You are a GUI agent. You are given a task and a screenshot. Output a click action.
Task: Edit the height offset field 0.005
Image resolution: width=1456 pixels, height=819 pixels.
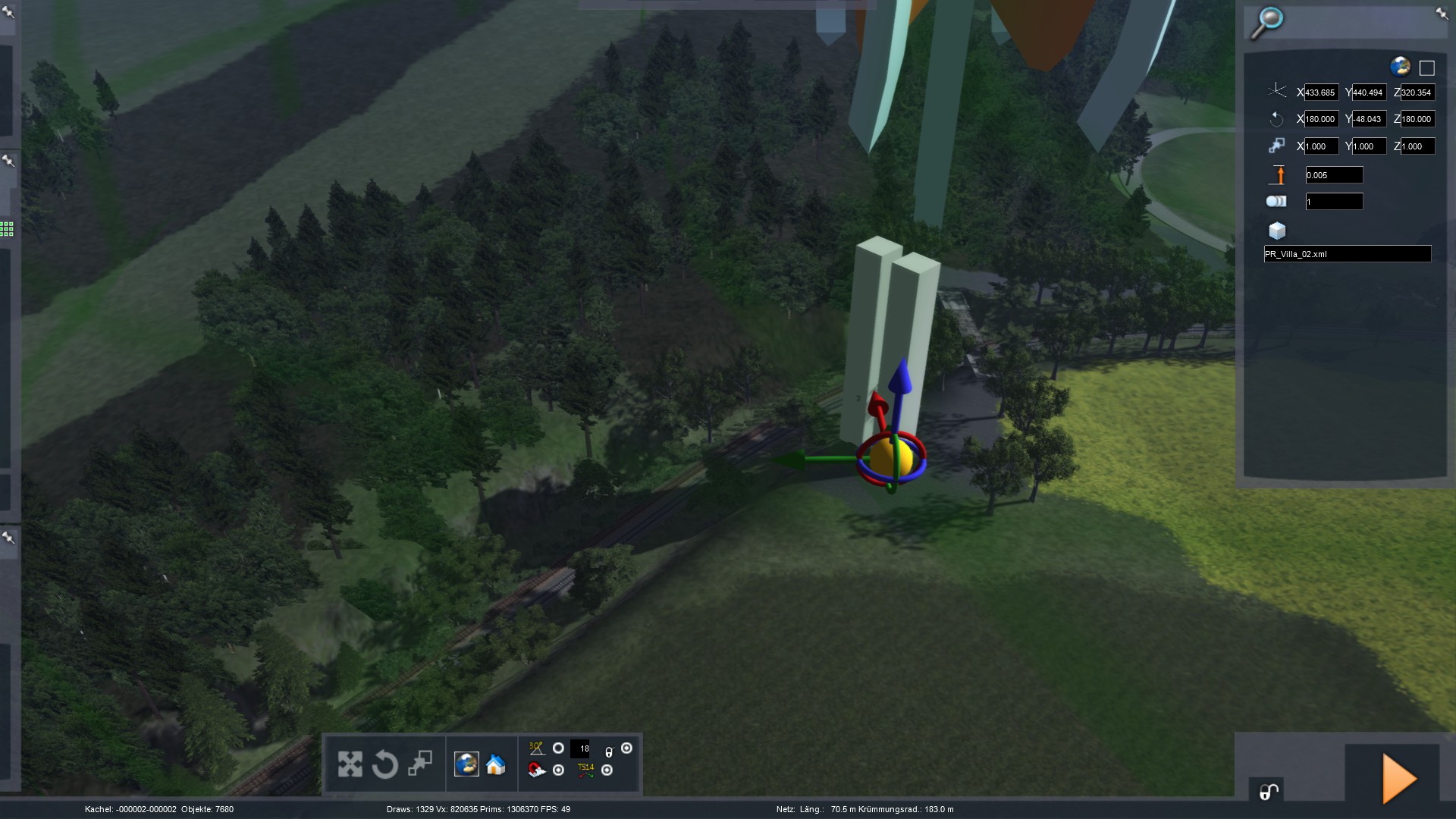(x=1334, y=175)
